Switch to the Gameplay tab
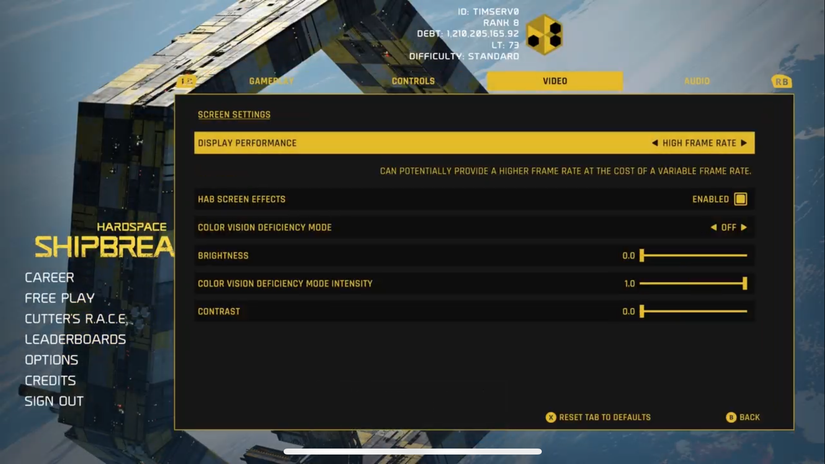 pyautogui.click(x=271, y=81)
